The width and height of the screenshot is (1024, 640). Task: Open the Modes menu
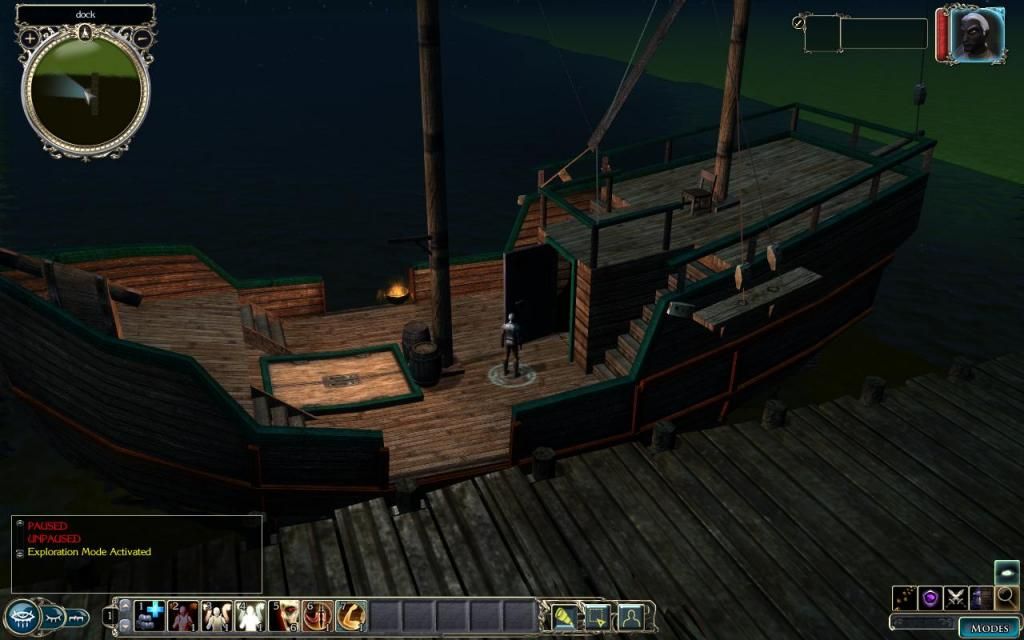(988, 628)
